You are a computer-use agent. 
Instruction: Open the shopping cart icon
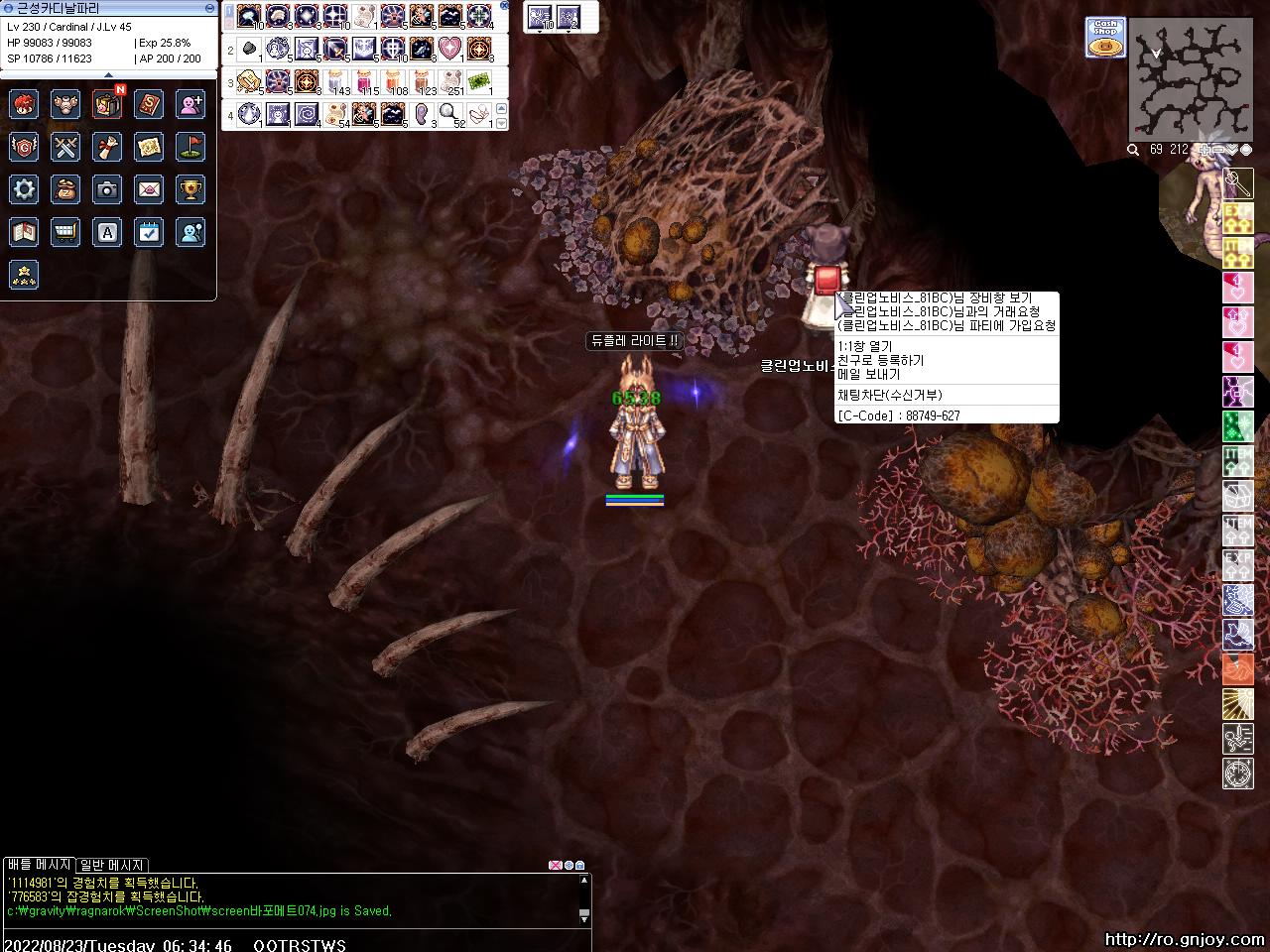tap(65, 232)
